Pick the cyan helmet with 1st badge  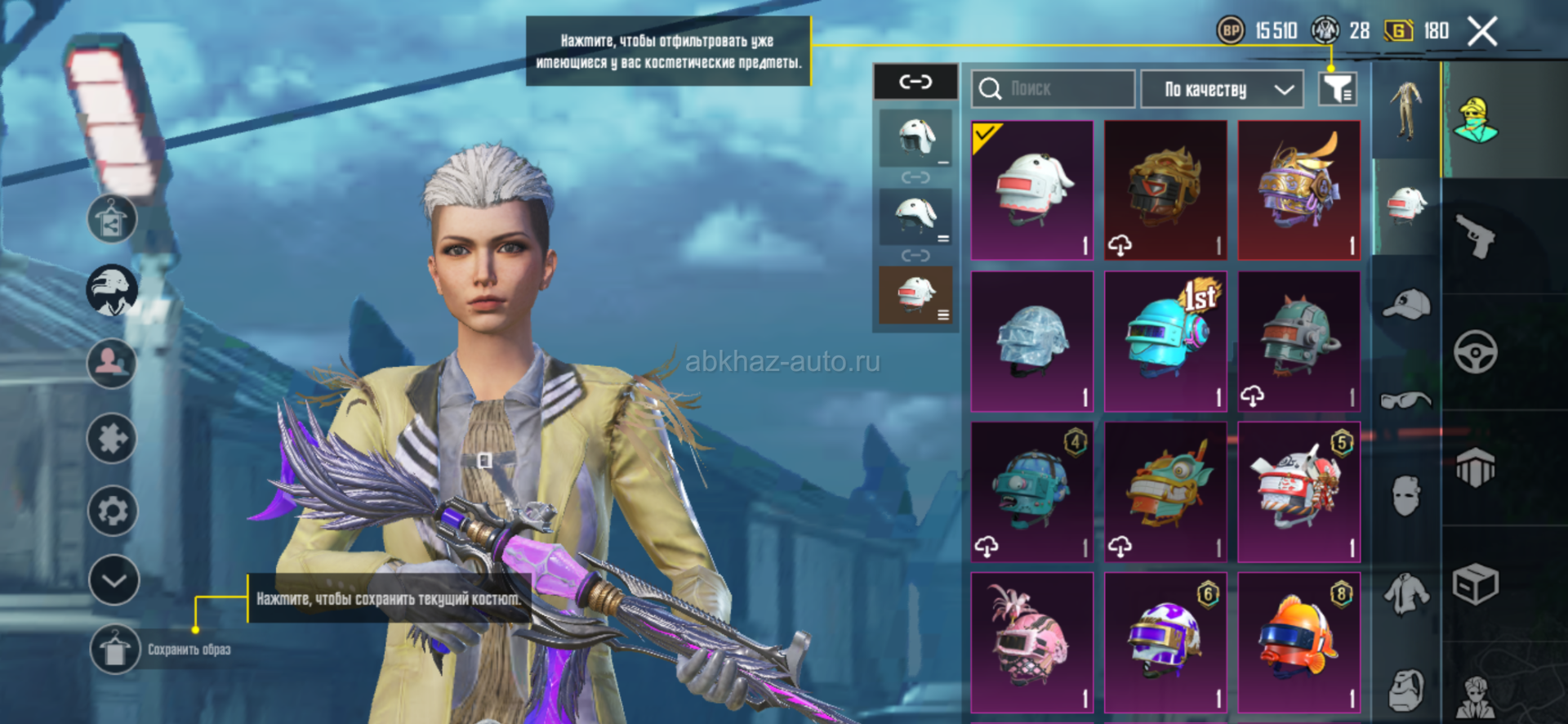[x=1165, y=342]
